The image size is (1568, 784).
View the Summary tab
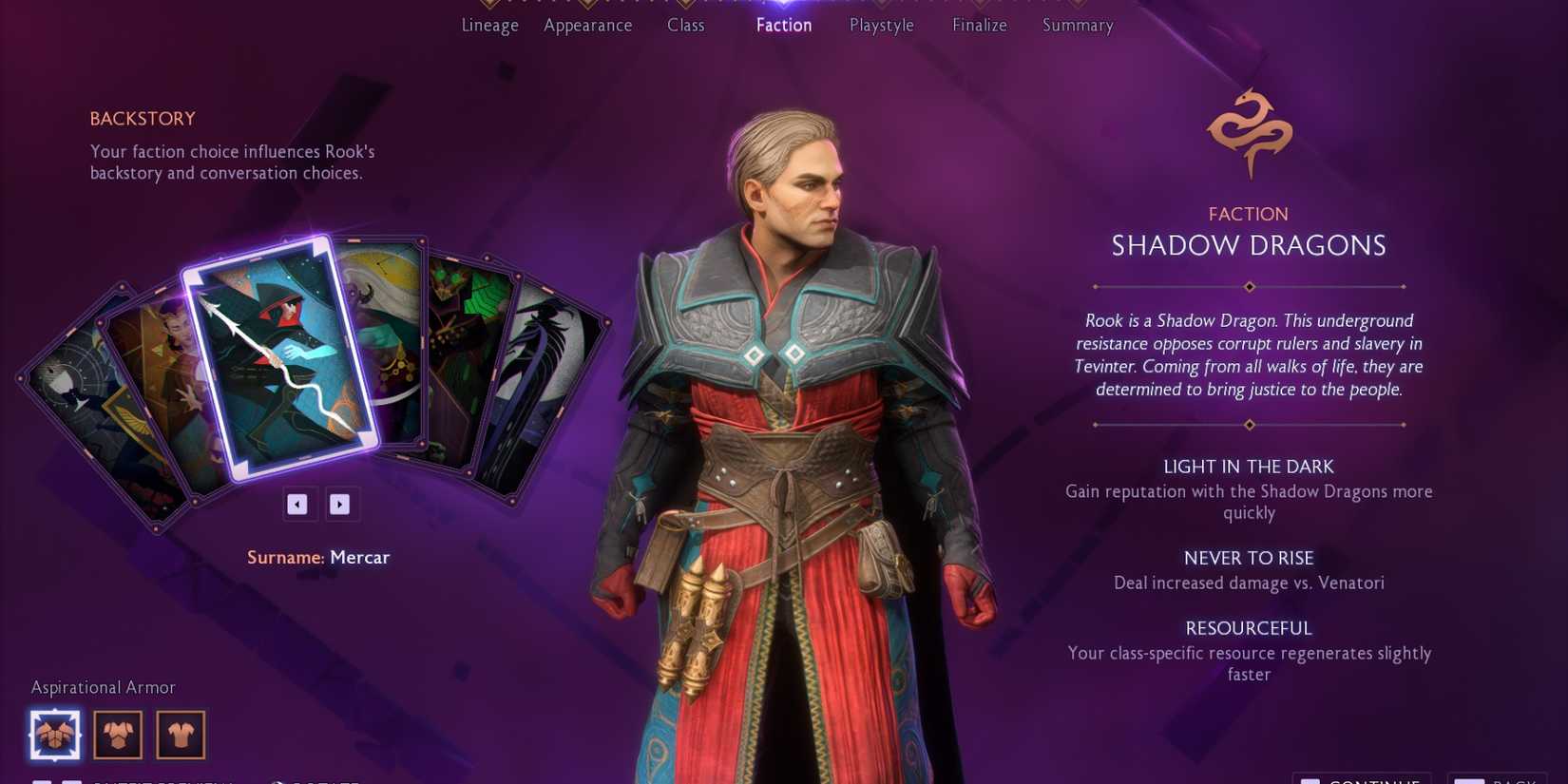(x=1077, y=25)
